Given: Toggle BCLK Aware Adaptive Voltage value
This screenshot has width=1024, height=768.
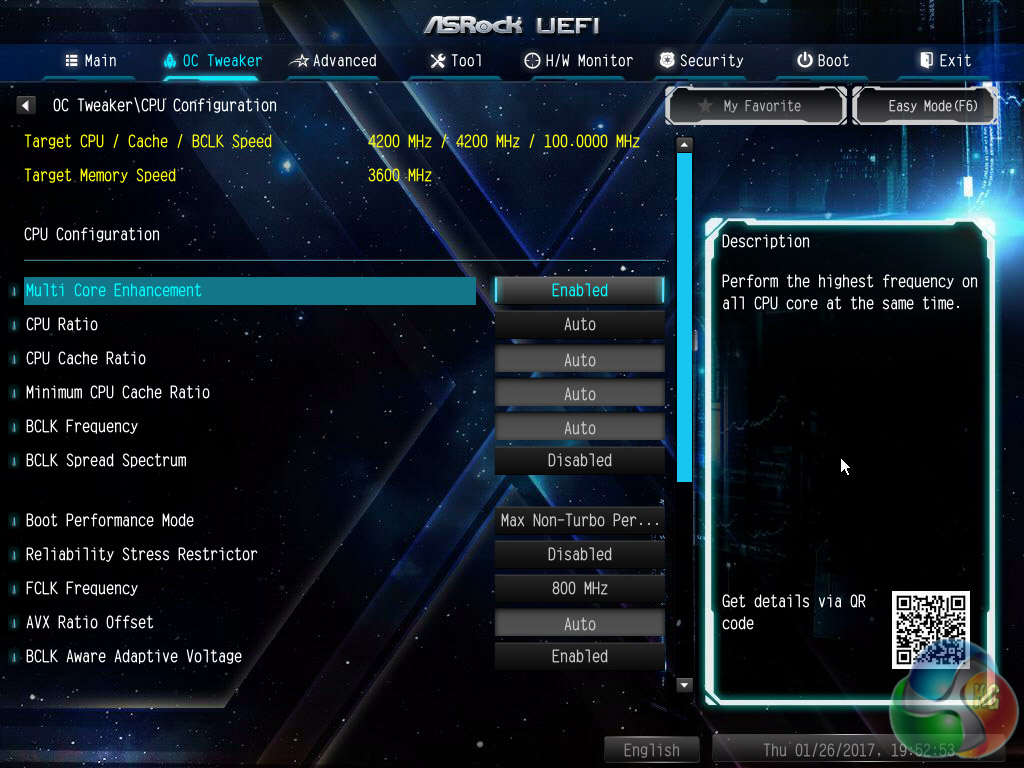Looking at the screenshot, I should click(x=580, y=657).
